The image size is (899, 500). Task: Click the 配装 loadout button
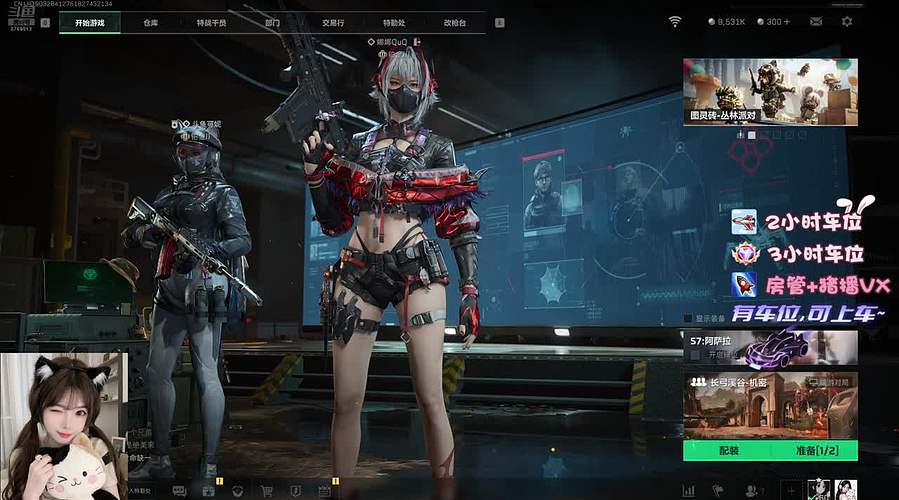pyautogui.click(x=728, y=451)
